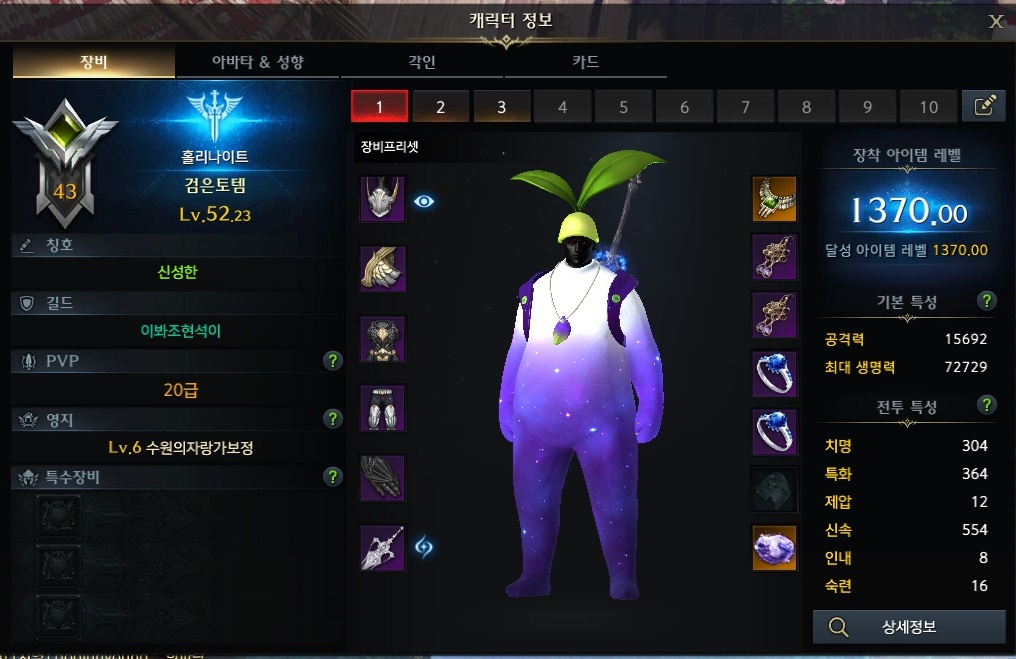
Task: Toggle the helmet visibility eye icon
Action: pos(425,201)
